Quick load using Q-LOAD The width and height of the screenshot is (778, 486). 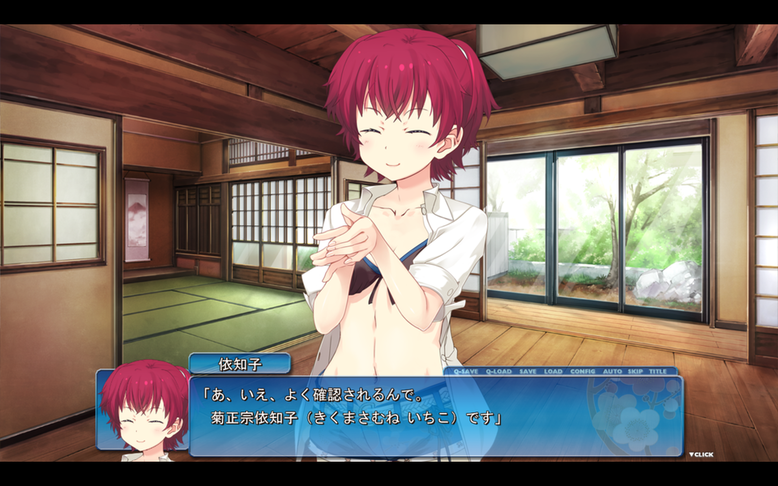click(x=498, y=371)
